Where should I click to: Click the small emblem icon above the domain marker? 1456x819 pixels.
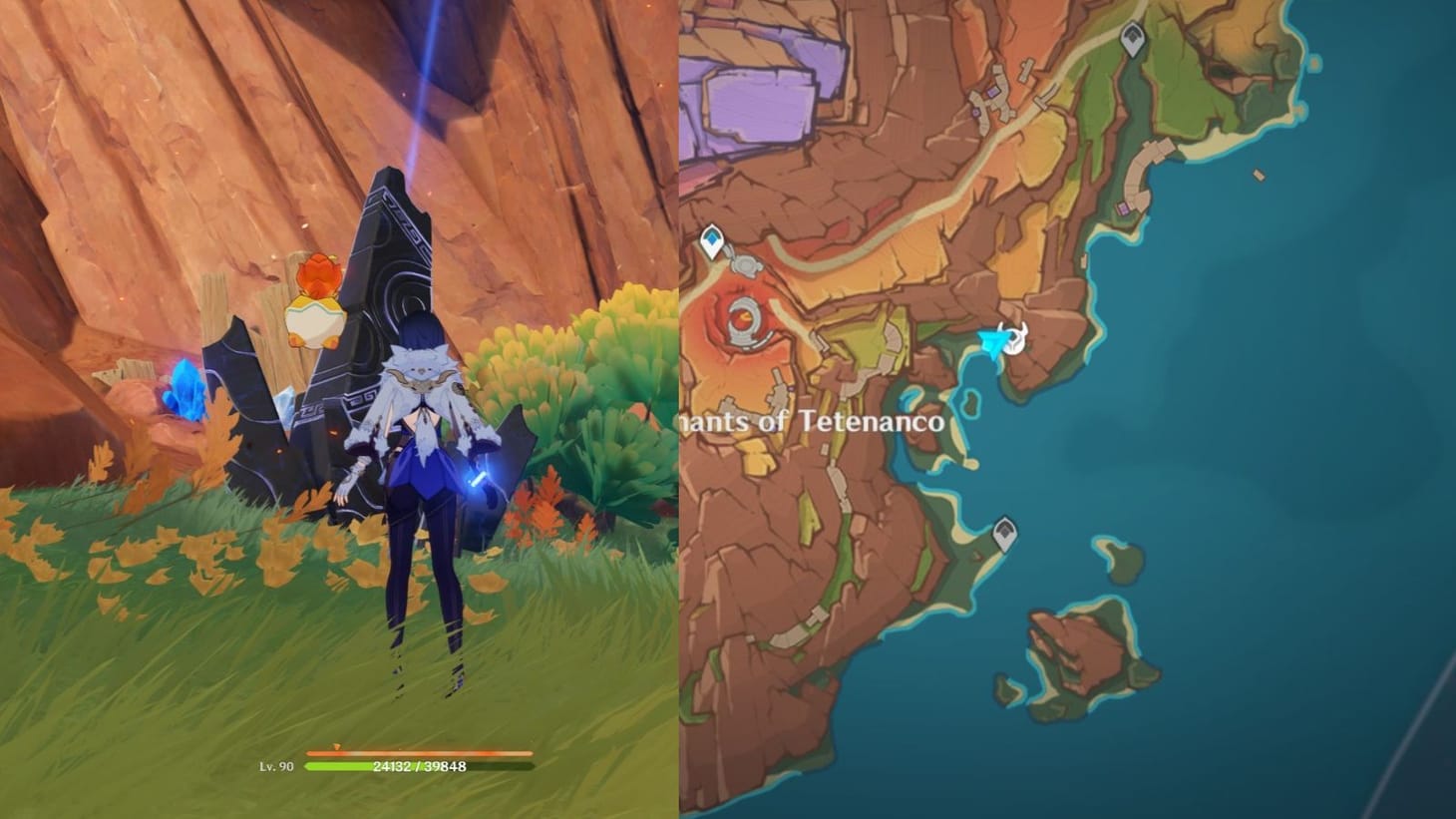746,264
